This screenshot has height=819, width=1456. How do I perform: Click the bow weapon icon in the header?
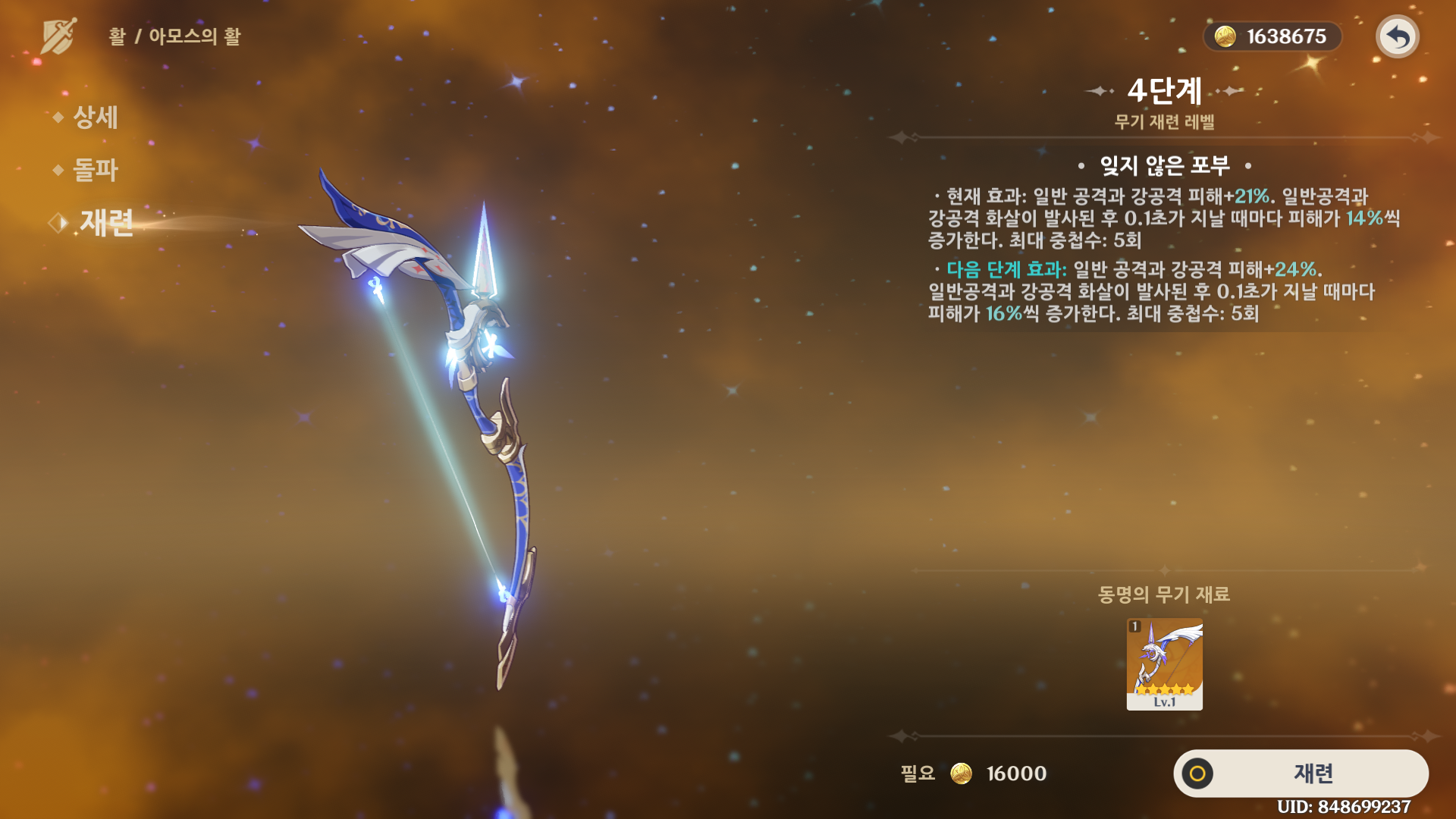(x=58, y=36)
